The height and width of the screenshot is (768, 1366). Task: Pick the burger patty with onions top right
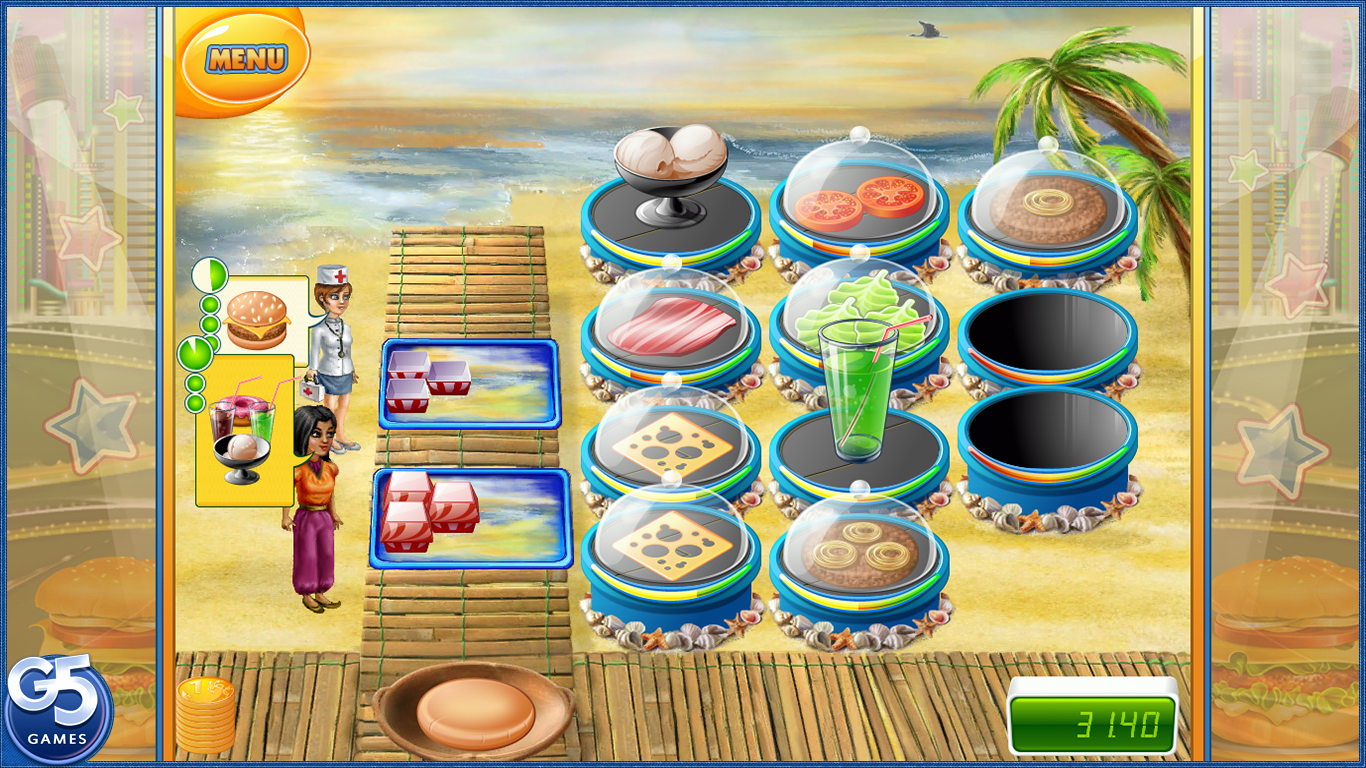[1045, 200]
